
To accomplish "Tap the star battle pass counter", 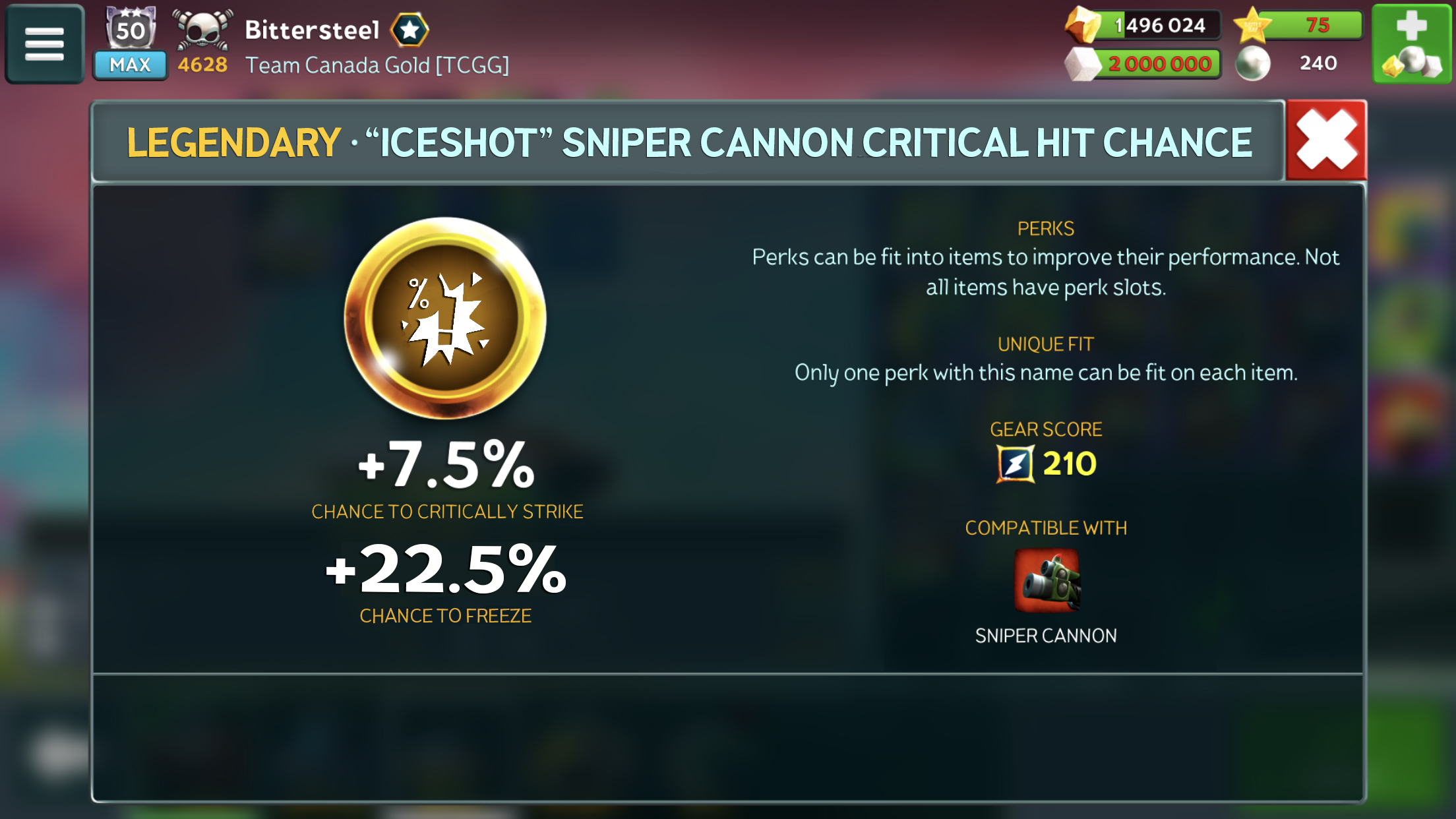I will [x=1298, y=25].
